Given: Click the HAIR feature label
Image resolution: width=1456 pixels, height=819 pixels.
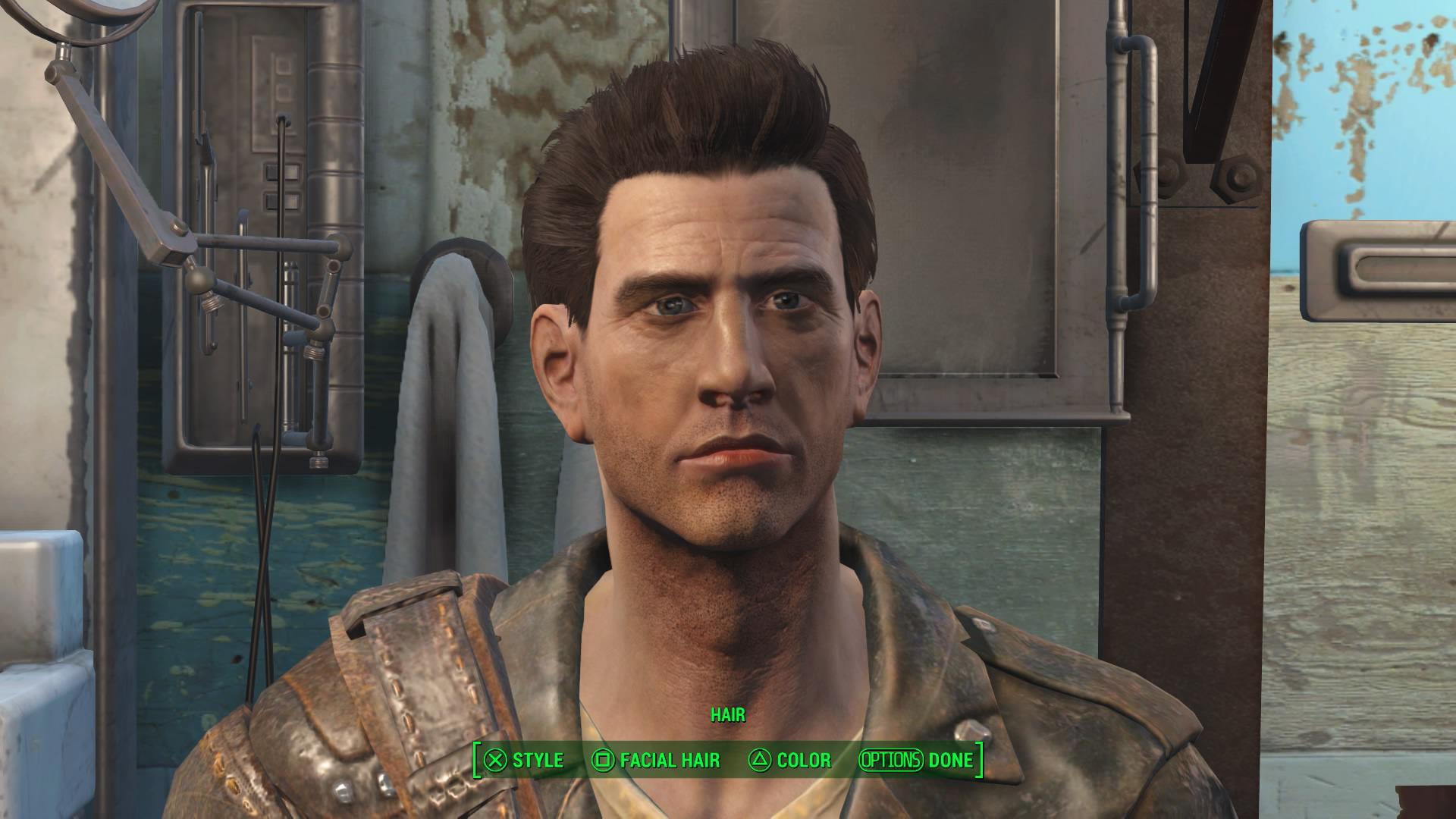Looking at the screenshot, I should (x=728, y=714).
